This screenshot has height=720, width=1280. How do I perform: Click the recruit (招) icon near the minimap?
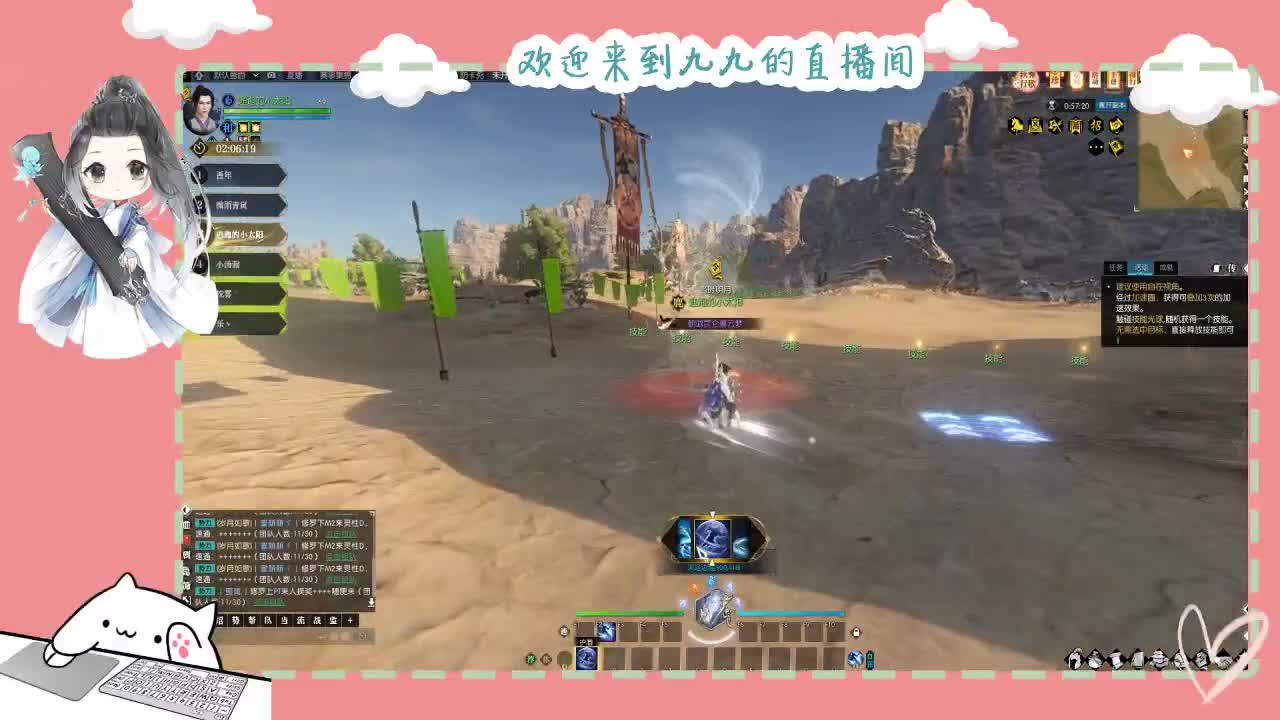[1095, 125]
